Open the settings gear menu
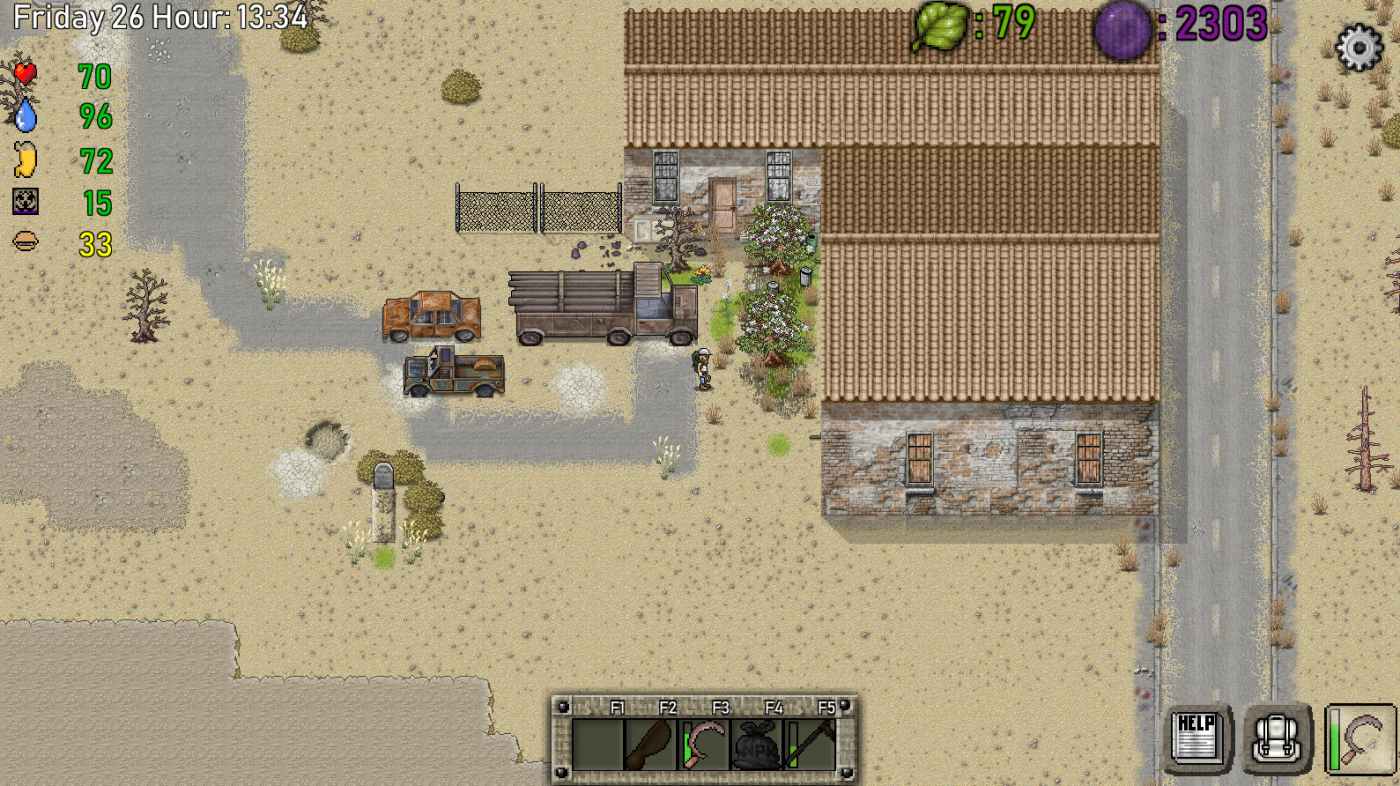Screen dimensions: 1400x786 1358,45
